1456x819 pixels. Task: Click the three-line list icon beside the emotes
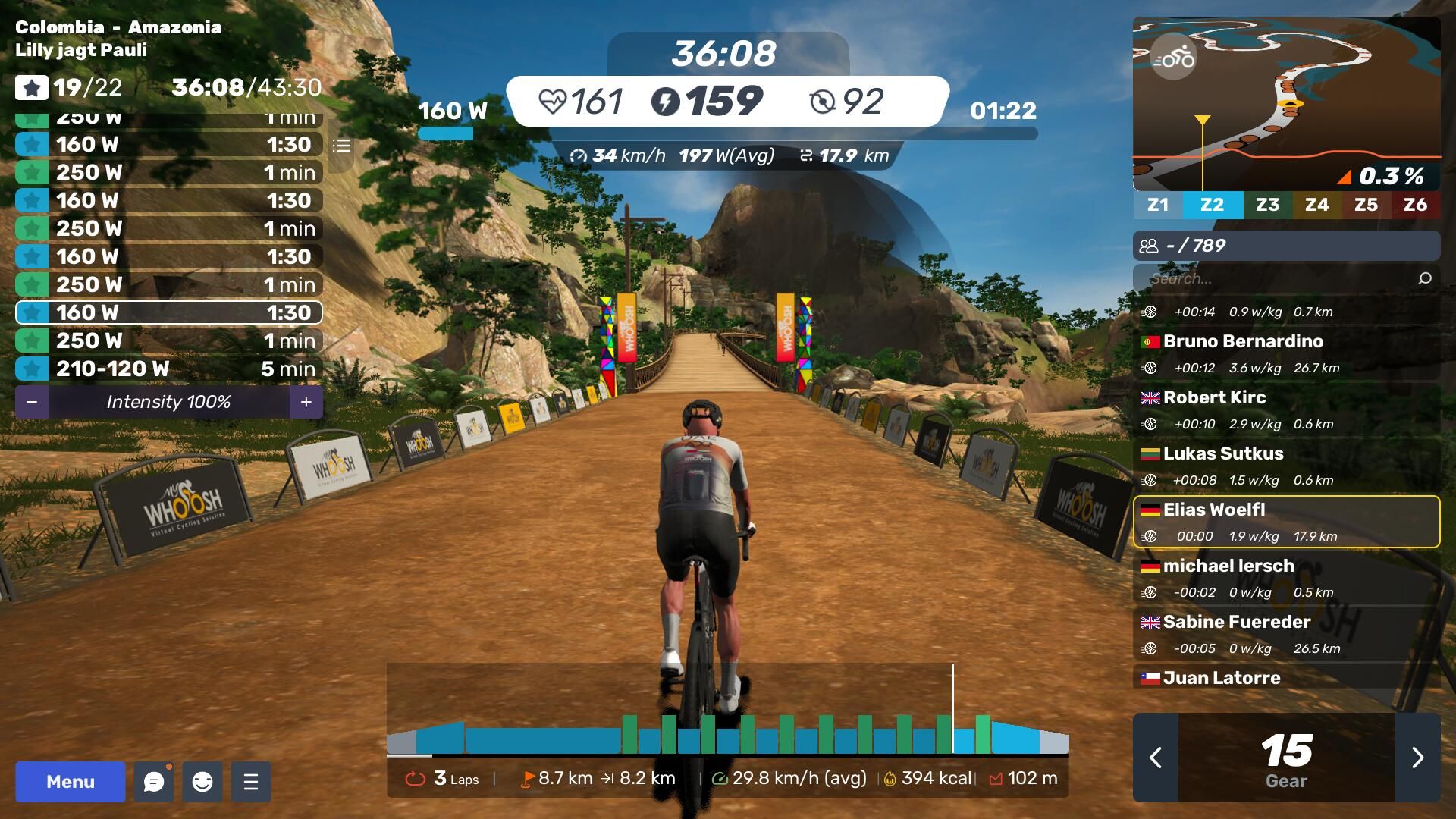[251, 782]
